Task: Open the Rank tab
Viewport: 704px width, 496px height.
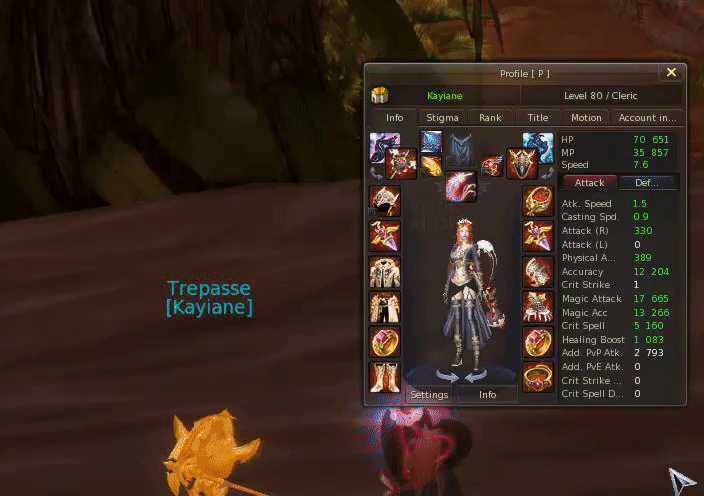Action: 490,117
